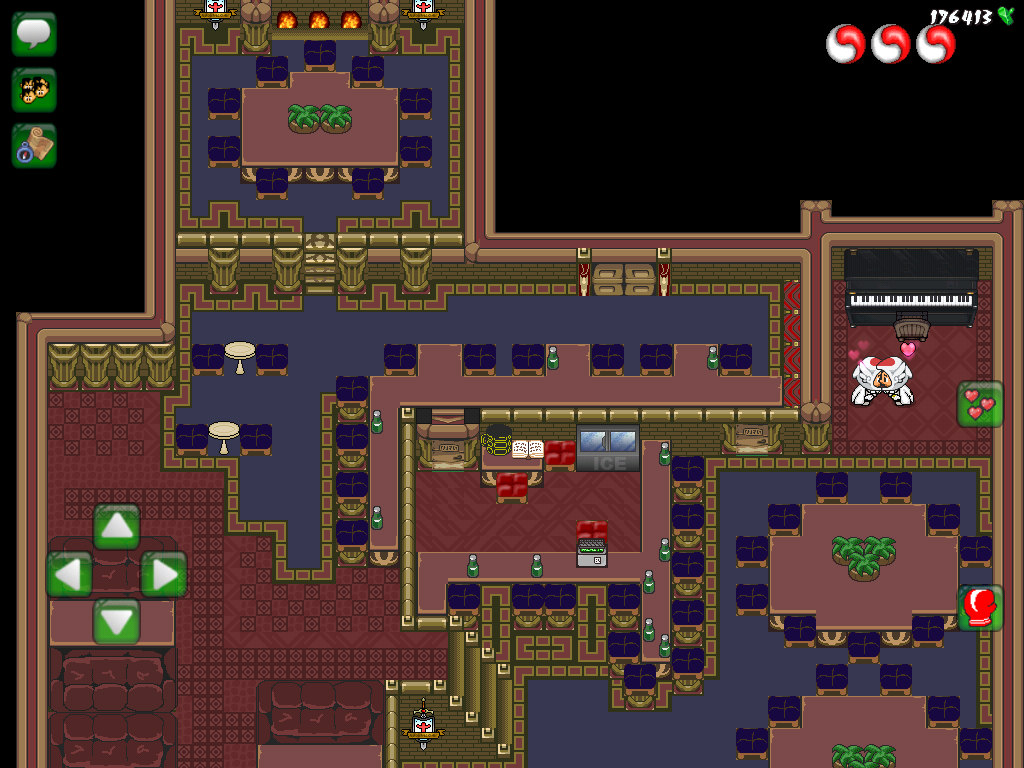Viewport: 1024px width, 768px height.
Task: Tap the down arrow on the D-pad
Action: (x=117, y=621)
